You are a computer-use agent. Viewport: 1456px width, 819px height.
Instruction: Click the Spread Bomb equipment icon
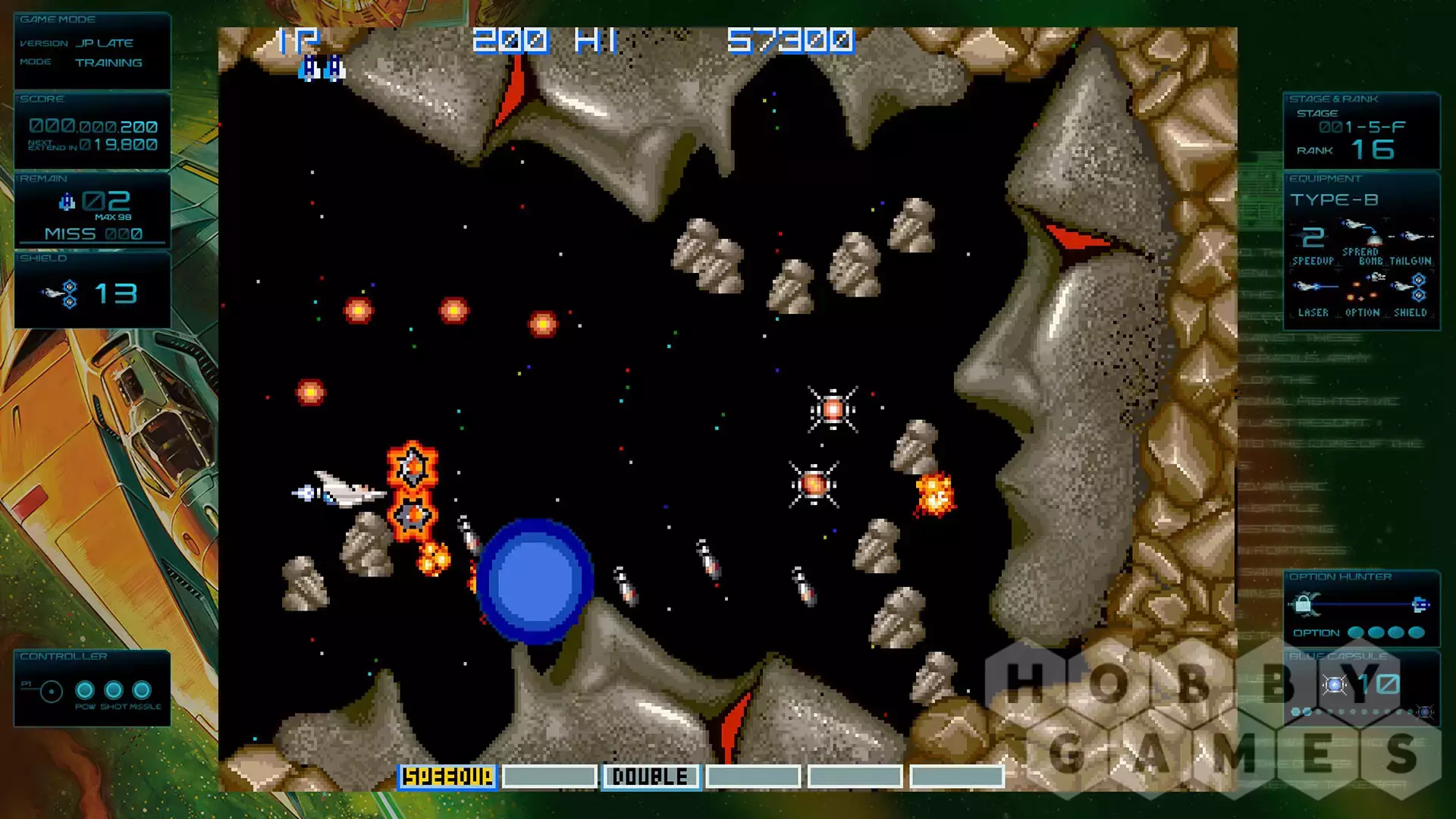[x=1361, y=231]
